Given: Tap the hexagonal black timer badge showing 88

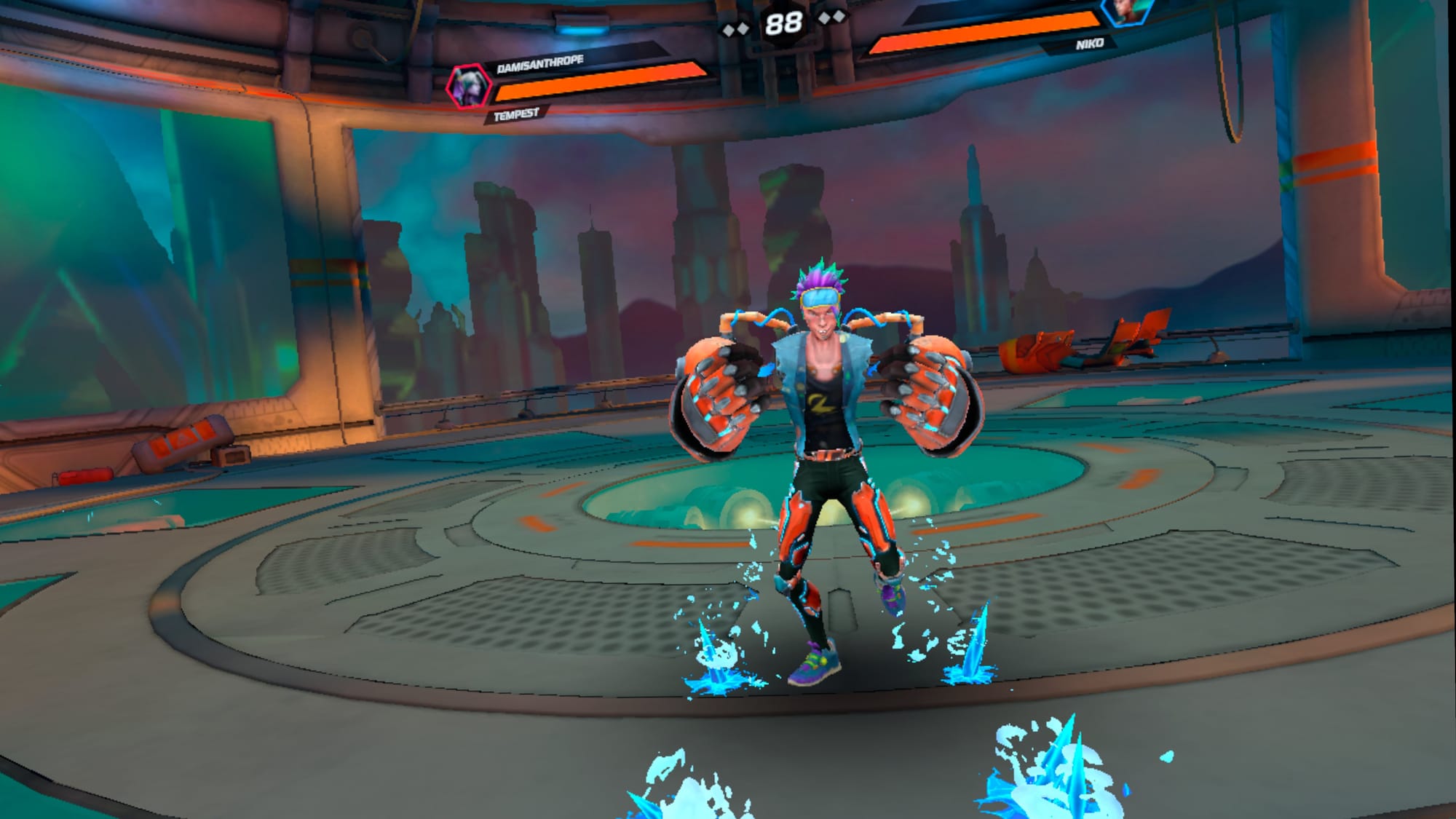Looking at the screenshot, I should (784, 23).
